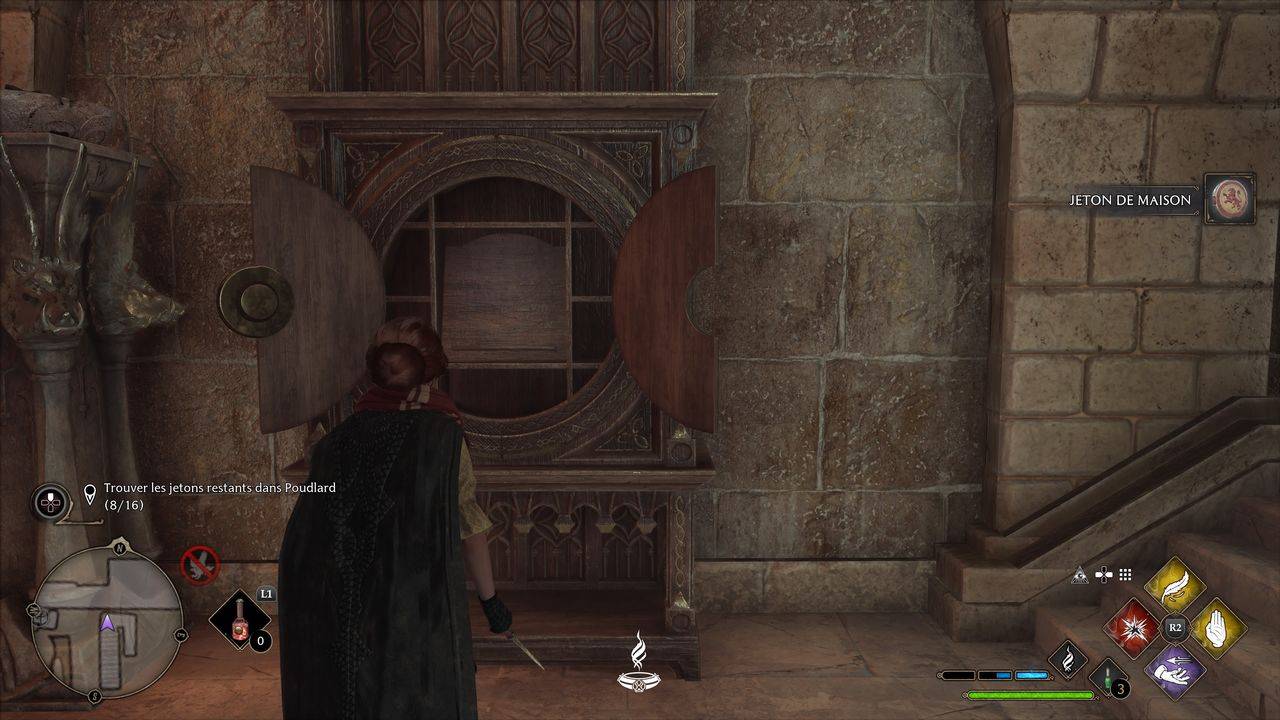The image size is (1280, 720).
Task: Click the Jeton de Maison token icon
Action: tap(1229, 199)
